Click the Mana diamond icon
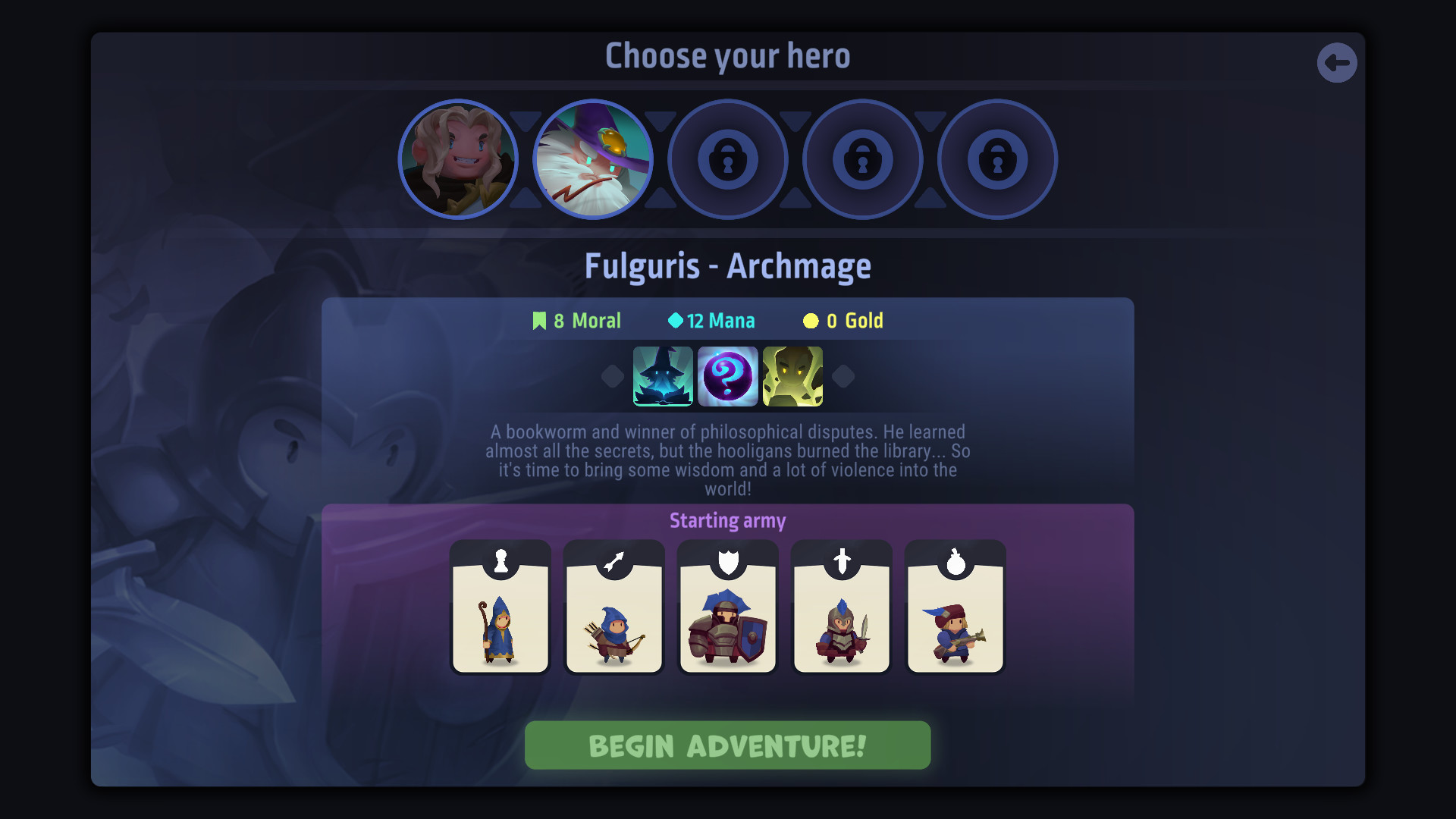 (x=674, y=320)
